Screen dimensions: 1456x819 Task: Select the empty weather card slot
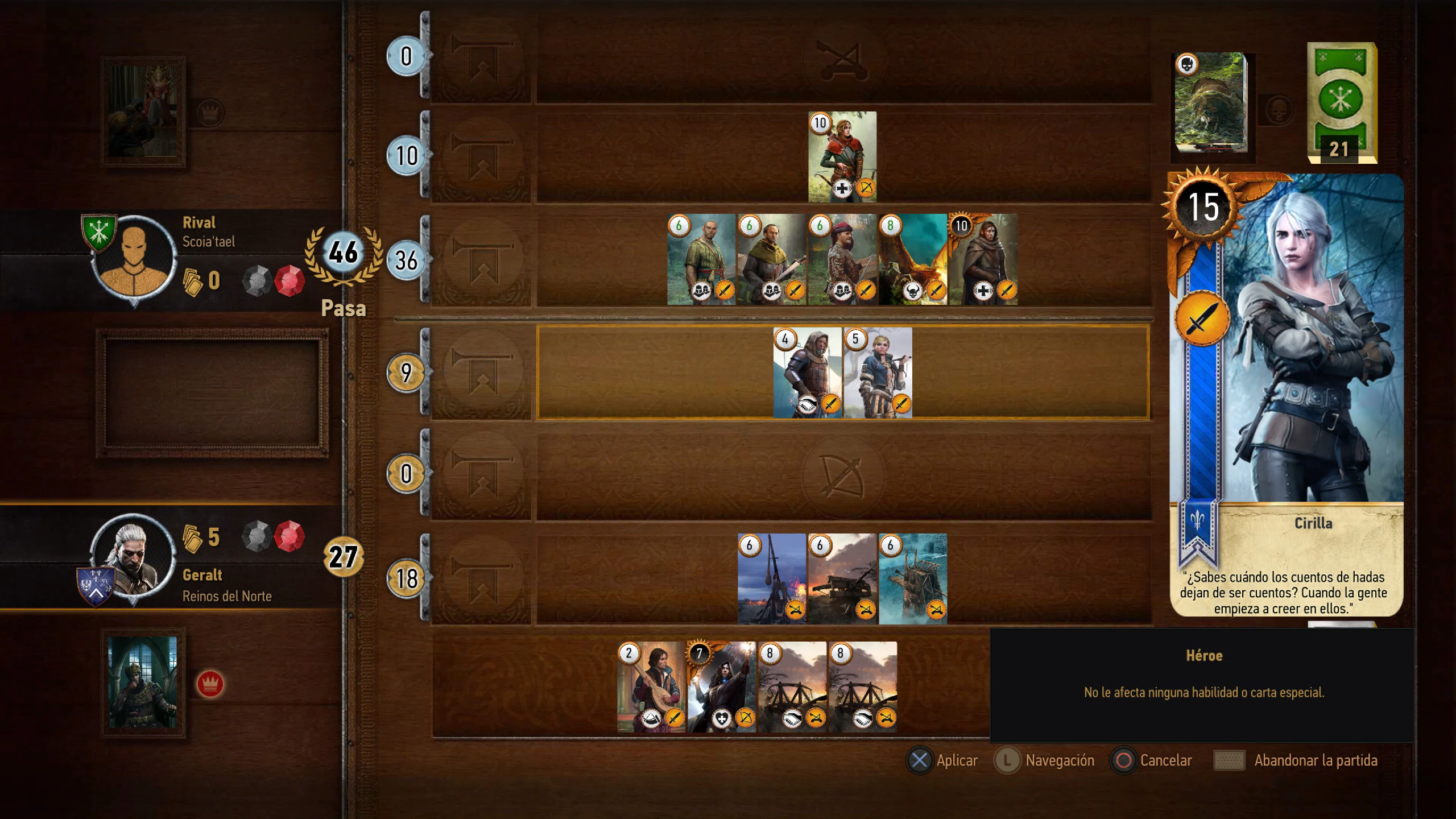(x=212, y=394)
